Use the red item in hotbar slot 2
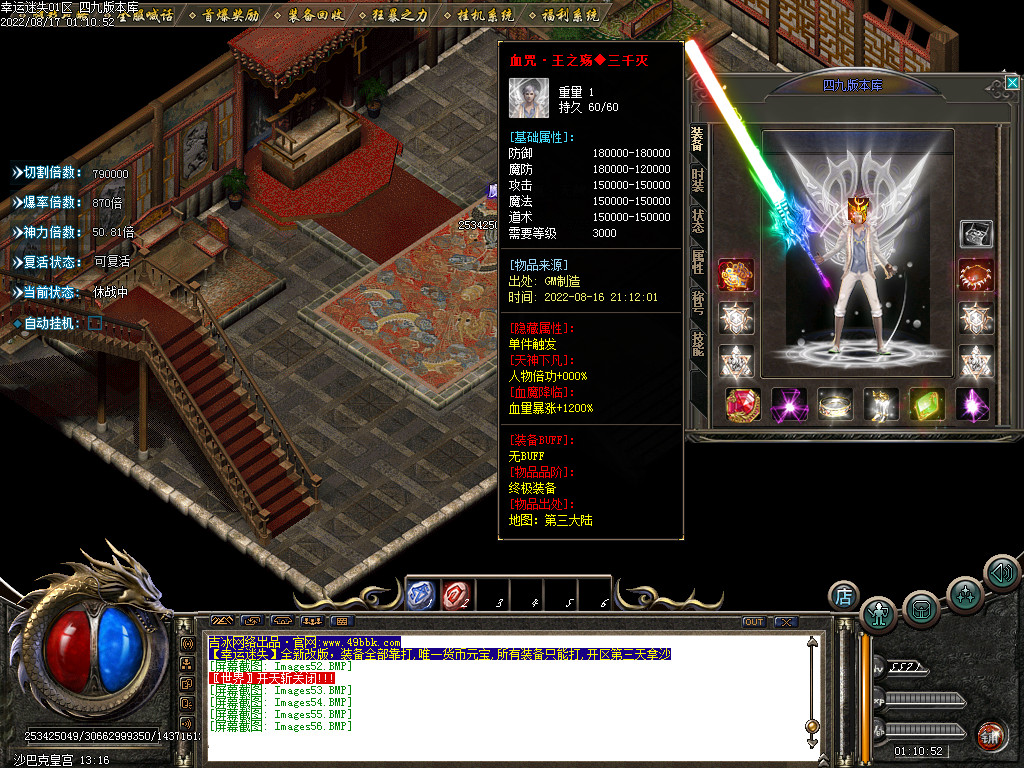The width and height of the screenshot is (1024, 768). point(456,596)
